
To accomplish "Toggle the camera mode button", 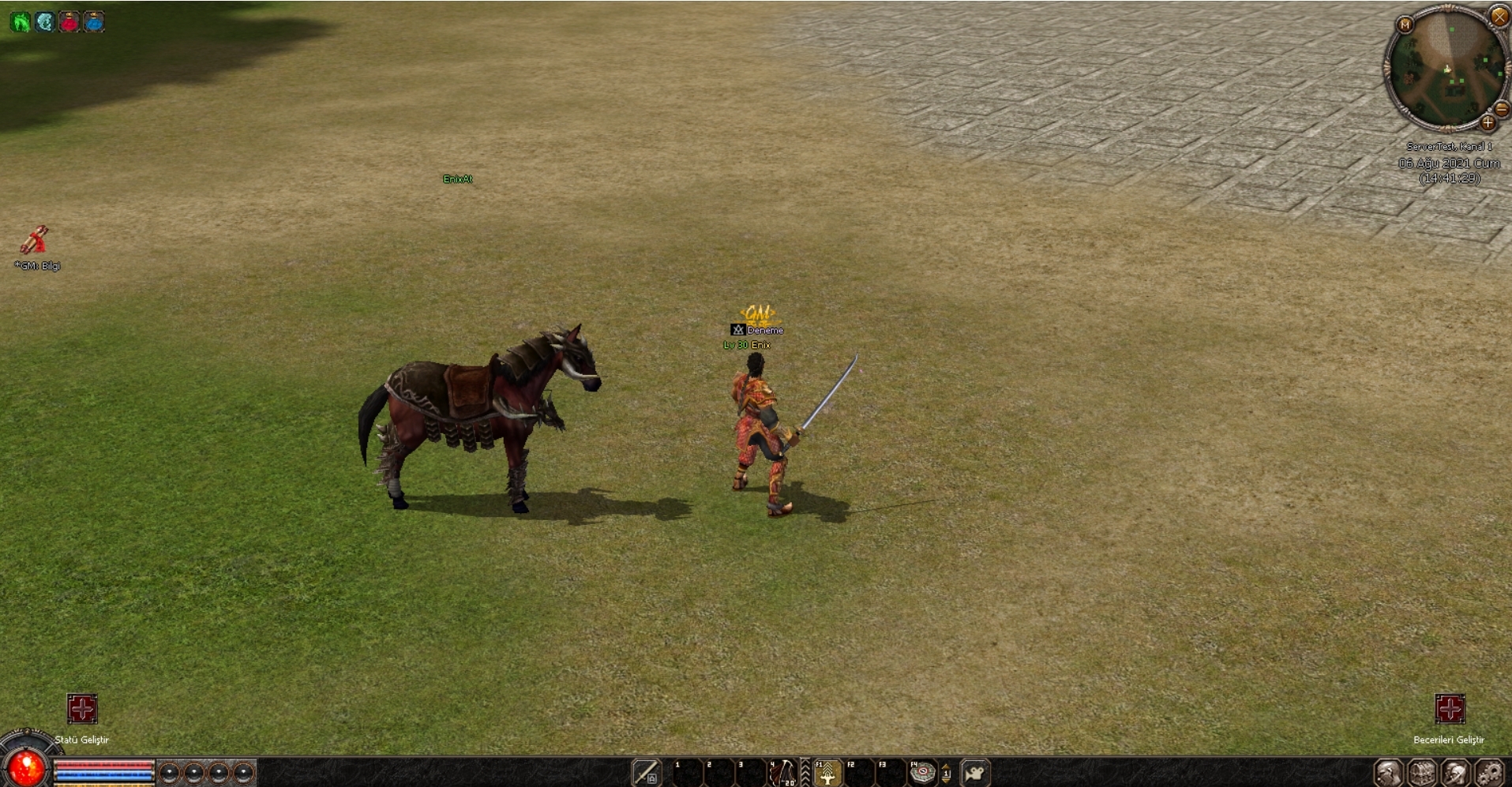I will tap(975, 773).
